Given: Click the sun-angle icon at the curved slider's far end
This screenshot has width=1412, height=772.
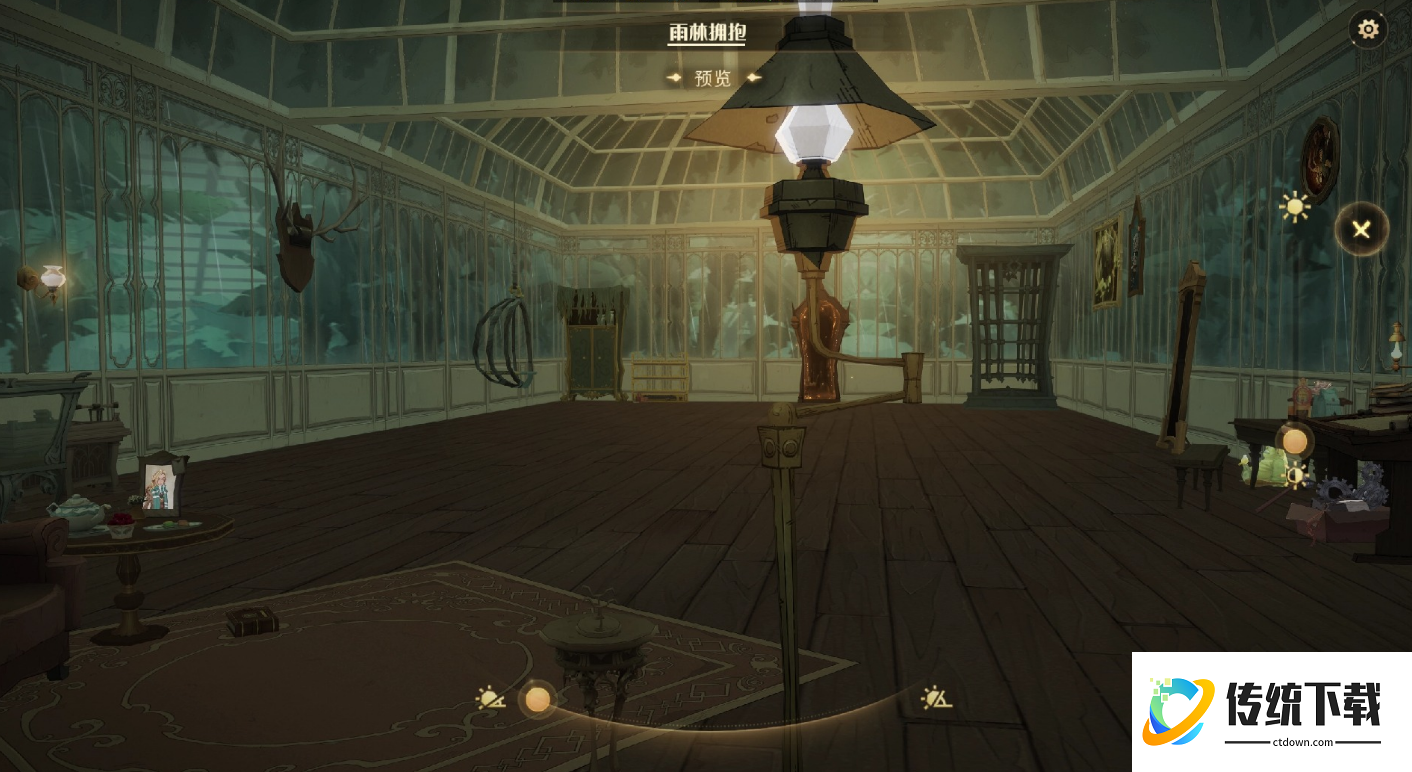Looking at the screenshot, I should tap(936, 697).
